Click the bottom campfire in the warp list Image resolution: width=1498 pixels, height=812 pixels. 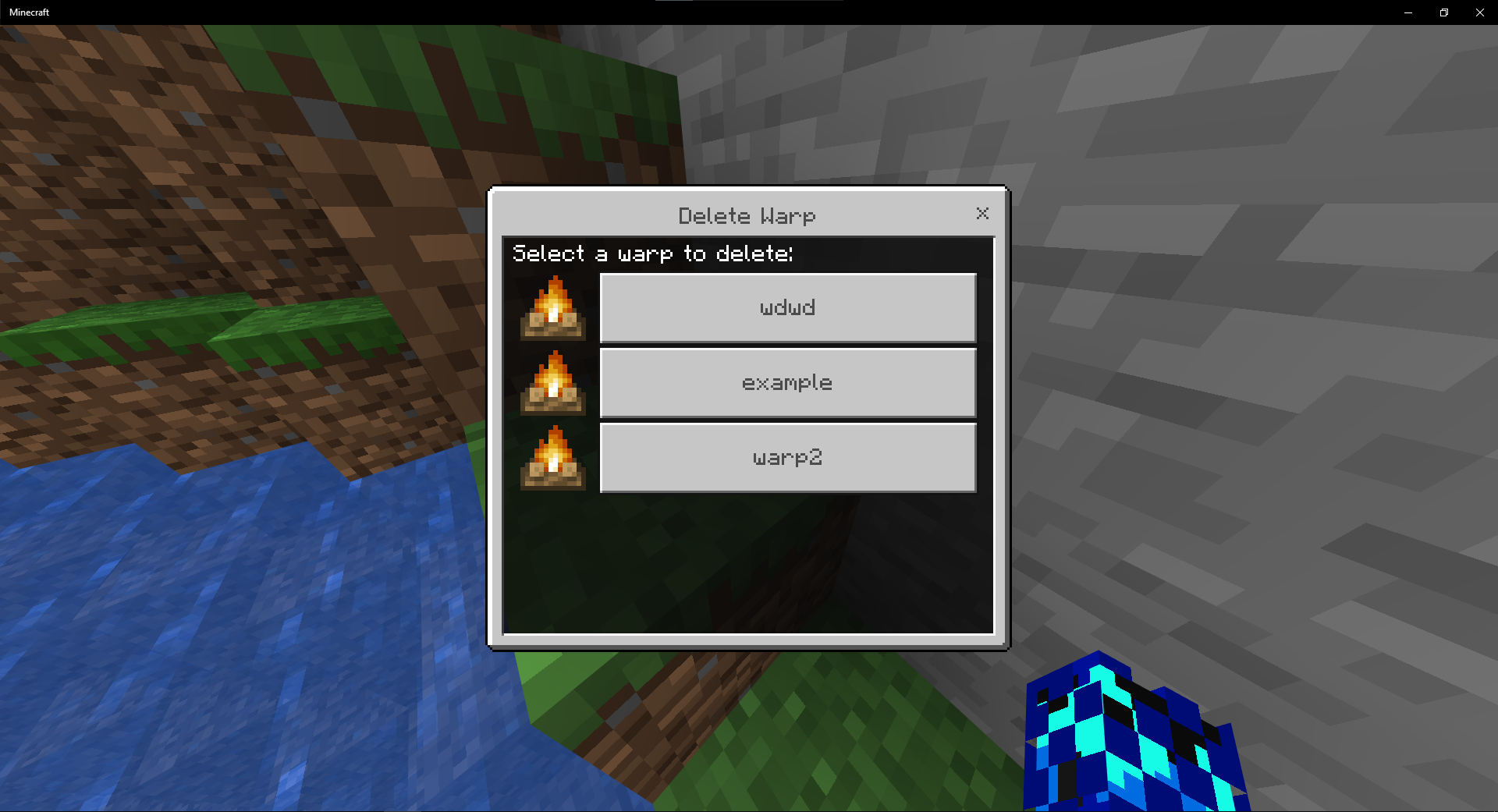tap(552, 458)
